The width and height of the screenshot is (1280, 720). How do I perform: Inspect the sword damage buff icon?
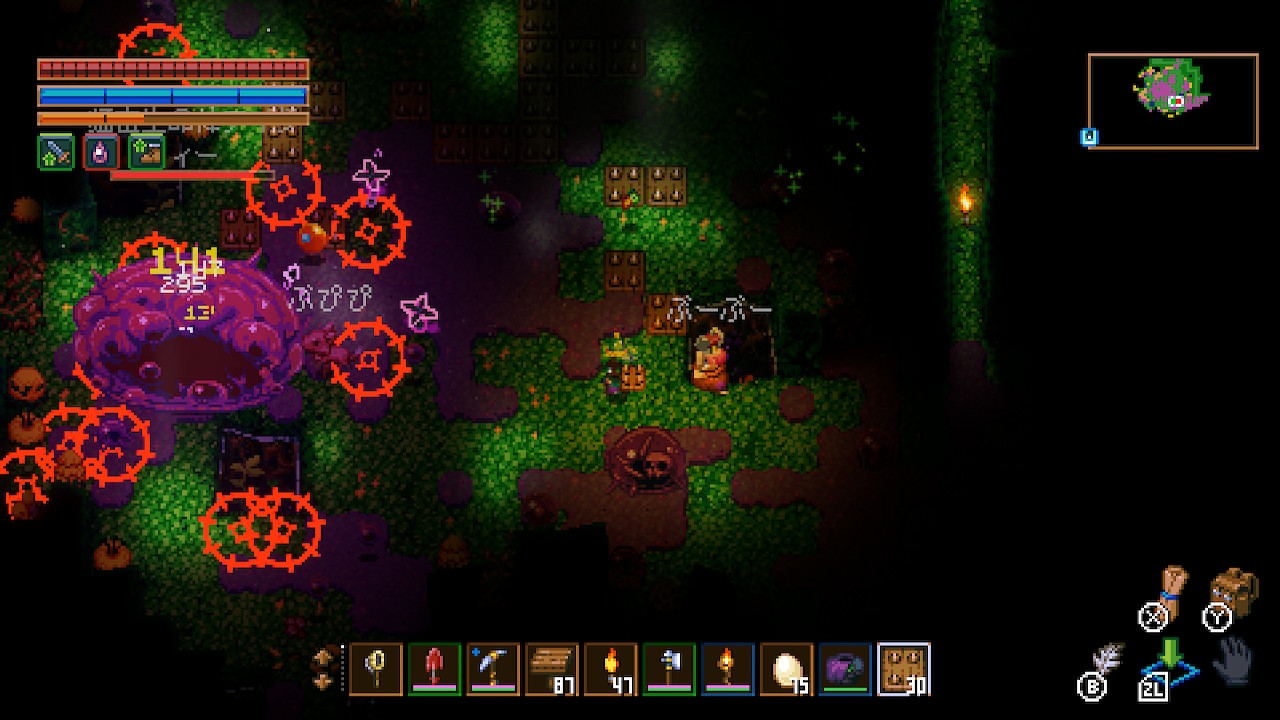[x=56, y=152]
